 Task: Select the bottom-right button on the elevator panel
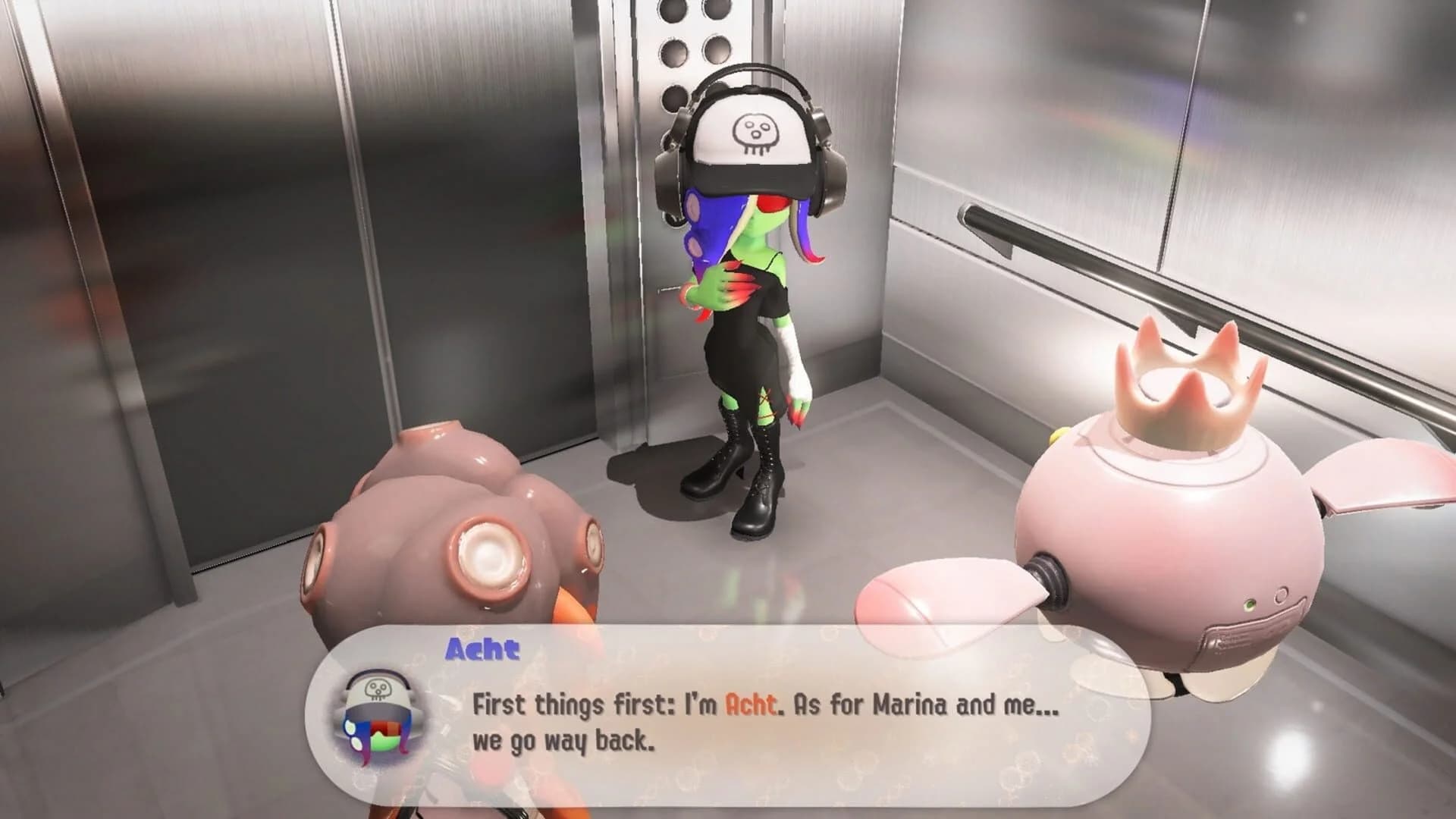717,53
